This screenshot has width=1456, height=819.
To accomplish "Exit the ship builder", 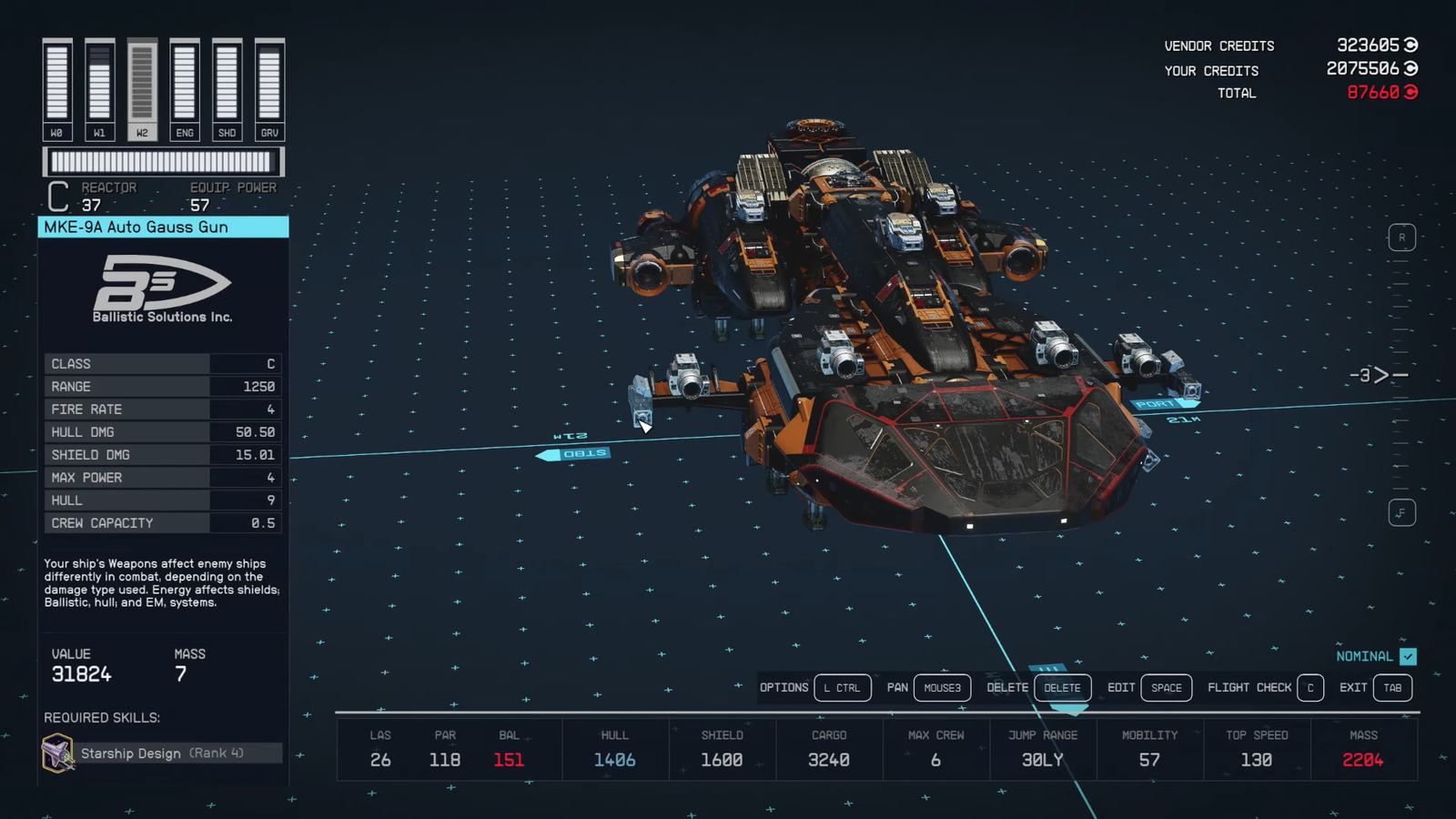I will [1391, 688].
